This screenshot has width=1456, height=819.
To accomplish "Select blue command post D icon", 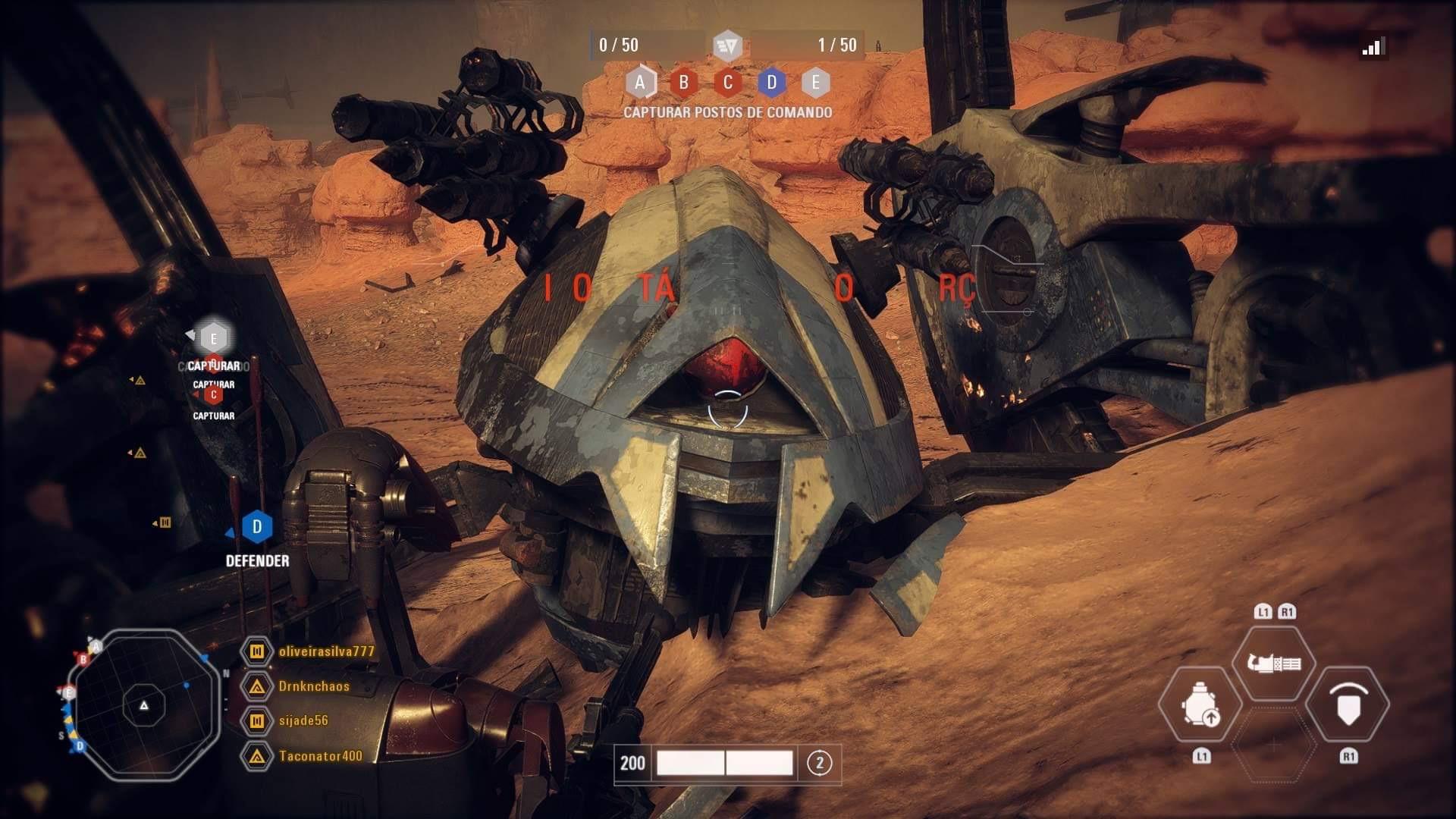I will (772, 83).
